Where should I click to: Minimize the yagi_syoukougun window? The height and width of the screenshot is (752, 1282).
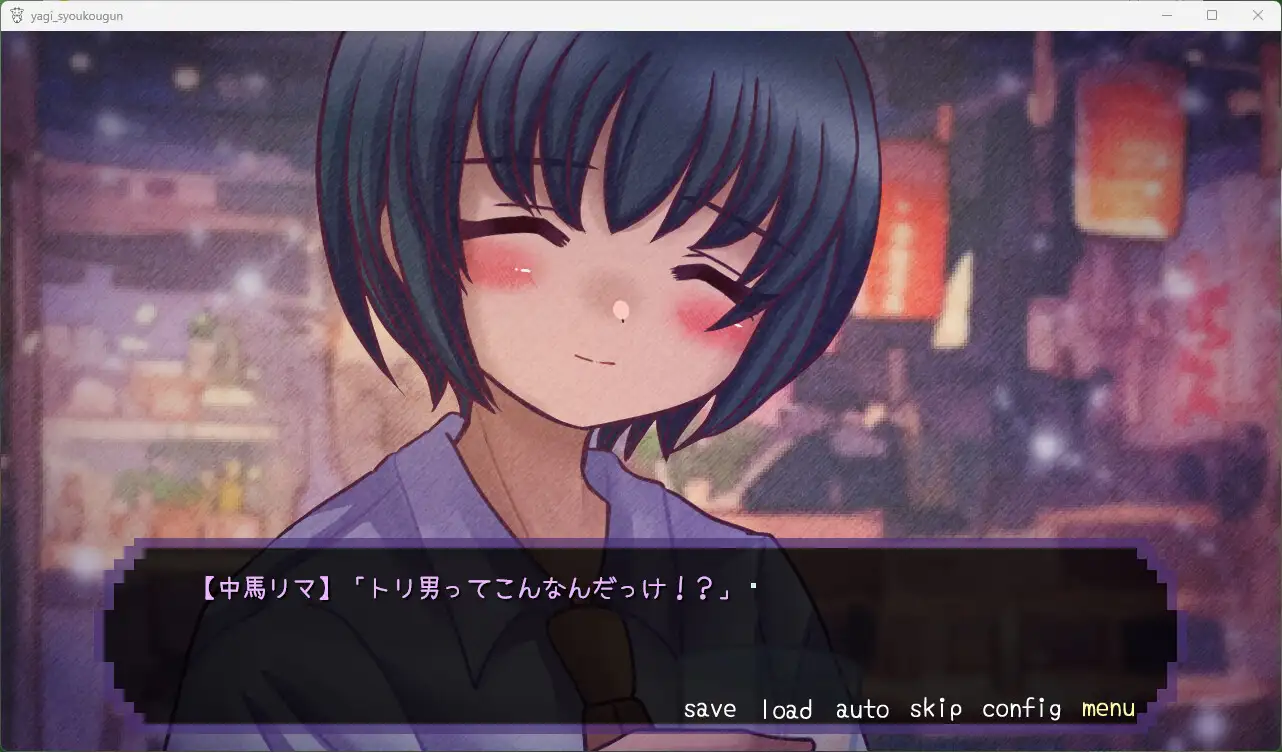pos(1166,15)
